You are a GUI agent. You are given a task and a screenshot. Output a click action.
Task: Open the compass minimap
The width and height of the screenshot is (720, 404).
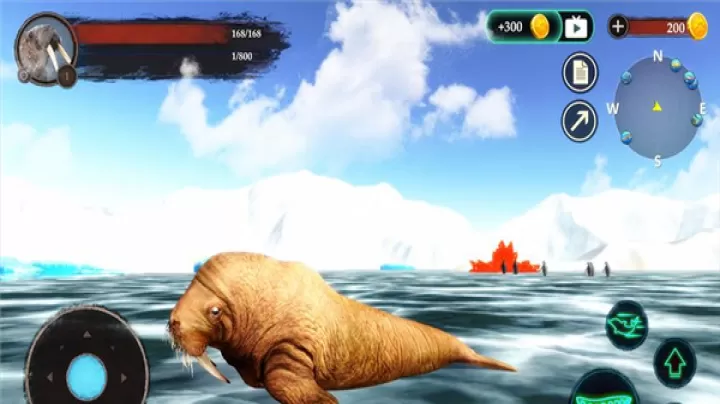657,107
